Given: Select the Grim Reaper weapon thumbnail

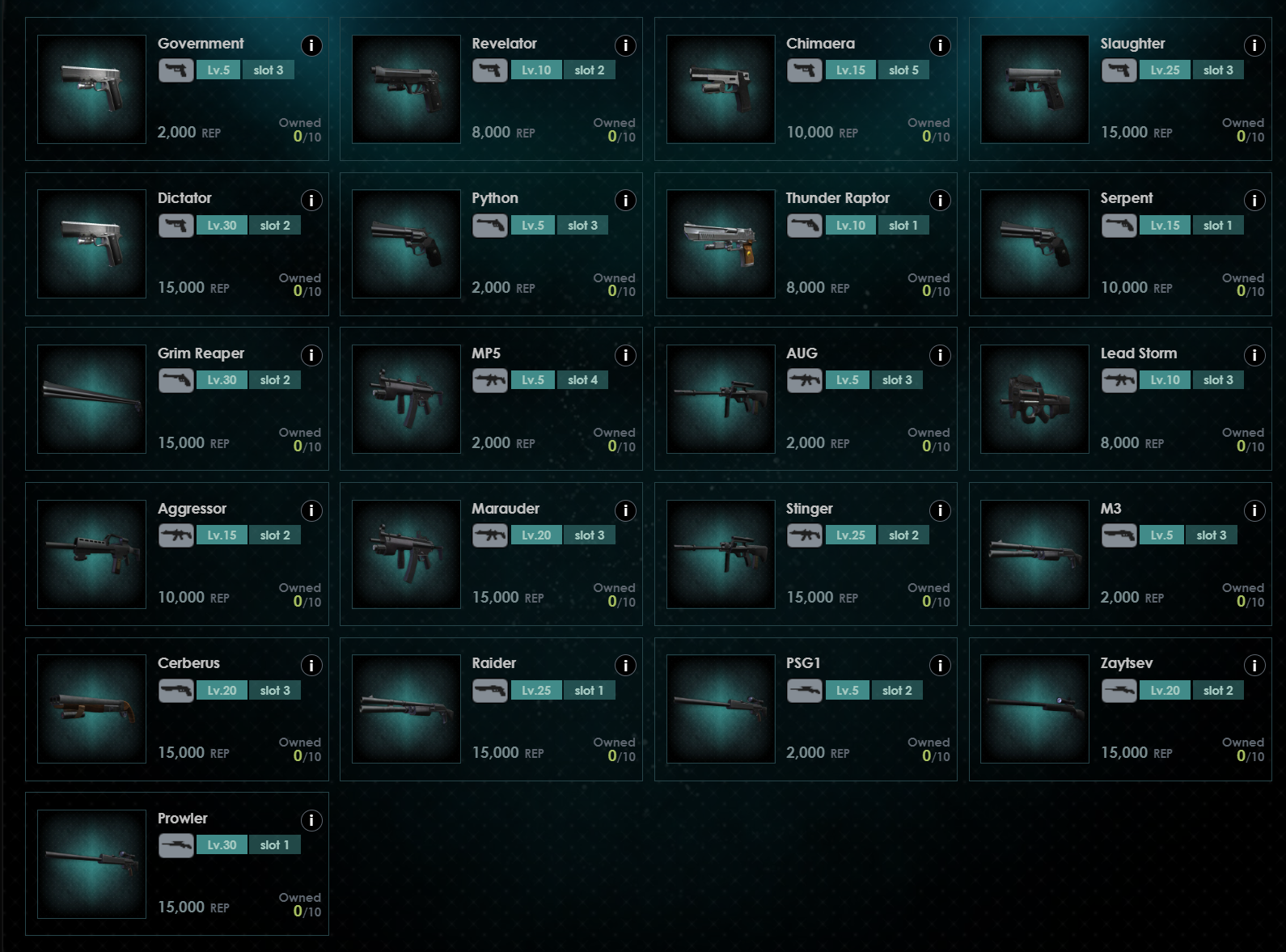Looking at the screenshot, I should 91,400.
